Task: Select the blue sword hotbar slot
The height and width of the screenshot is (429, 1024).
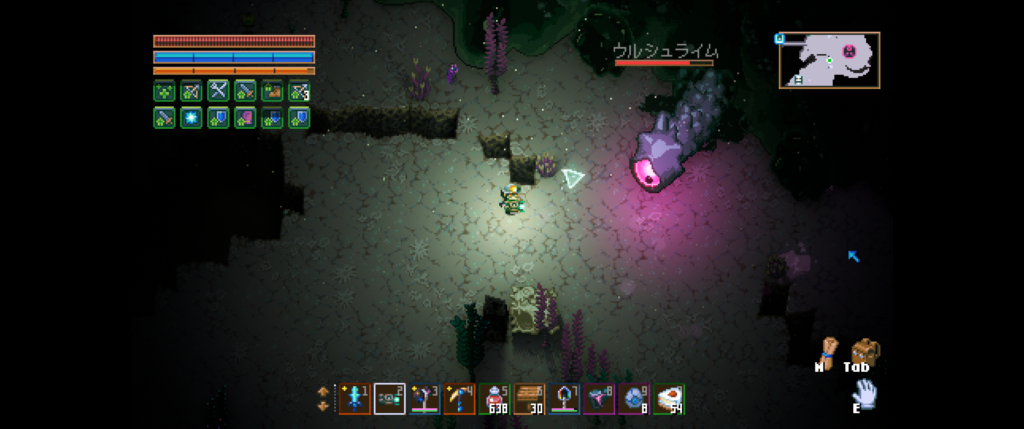Action: [355, 399]
